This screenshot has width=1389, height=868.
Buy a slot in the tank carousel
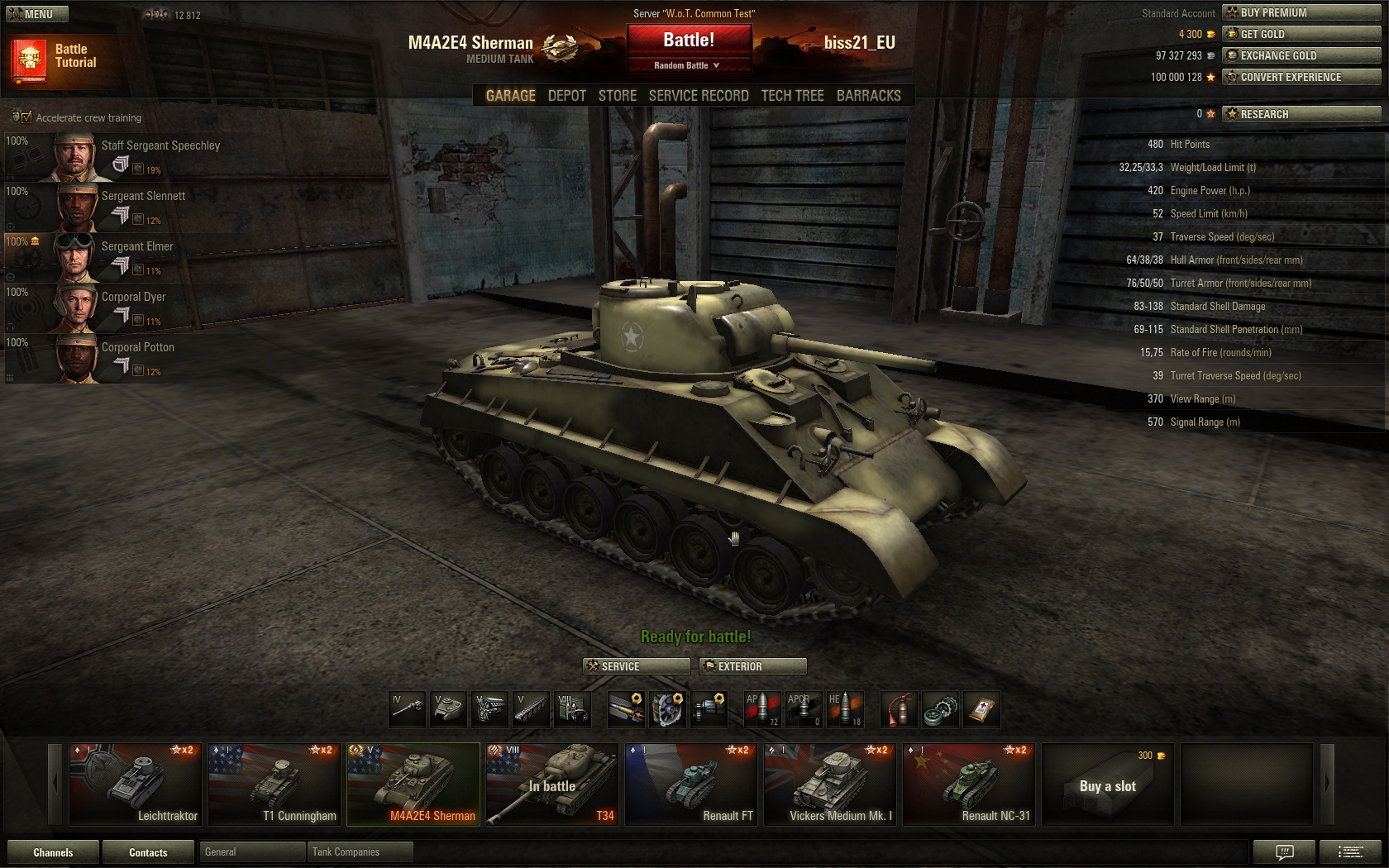click(x=1107, y=784)
